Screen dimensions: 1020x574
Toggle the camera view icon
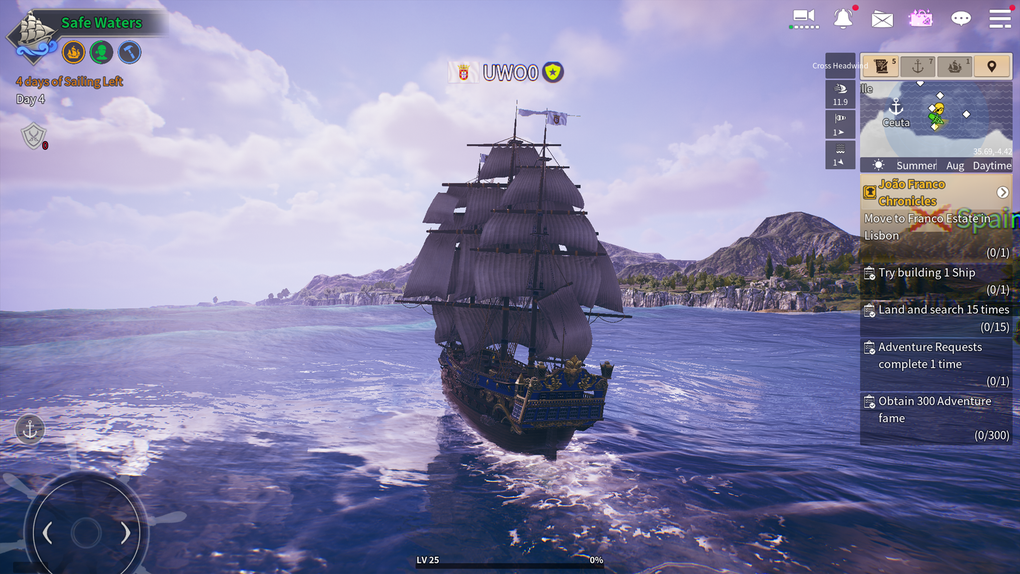tap(805, 18)
